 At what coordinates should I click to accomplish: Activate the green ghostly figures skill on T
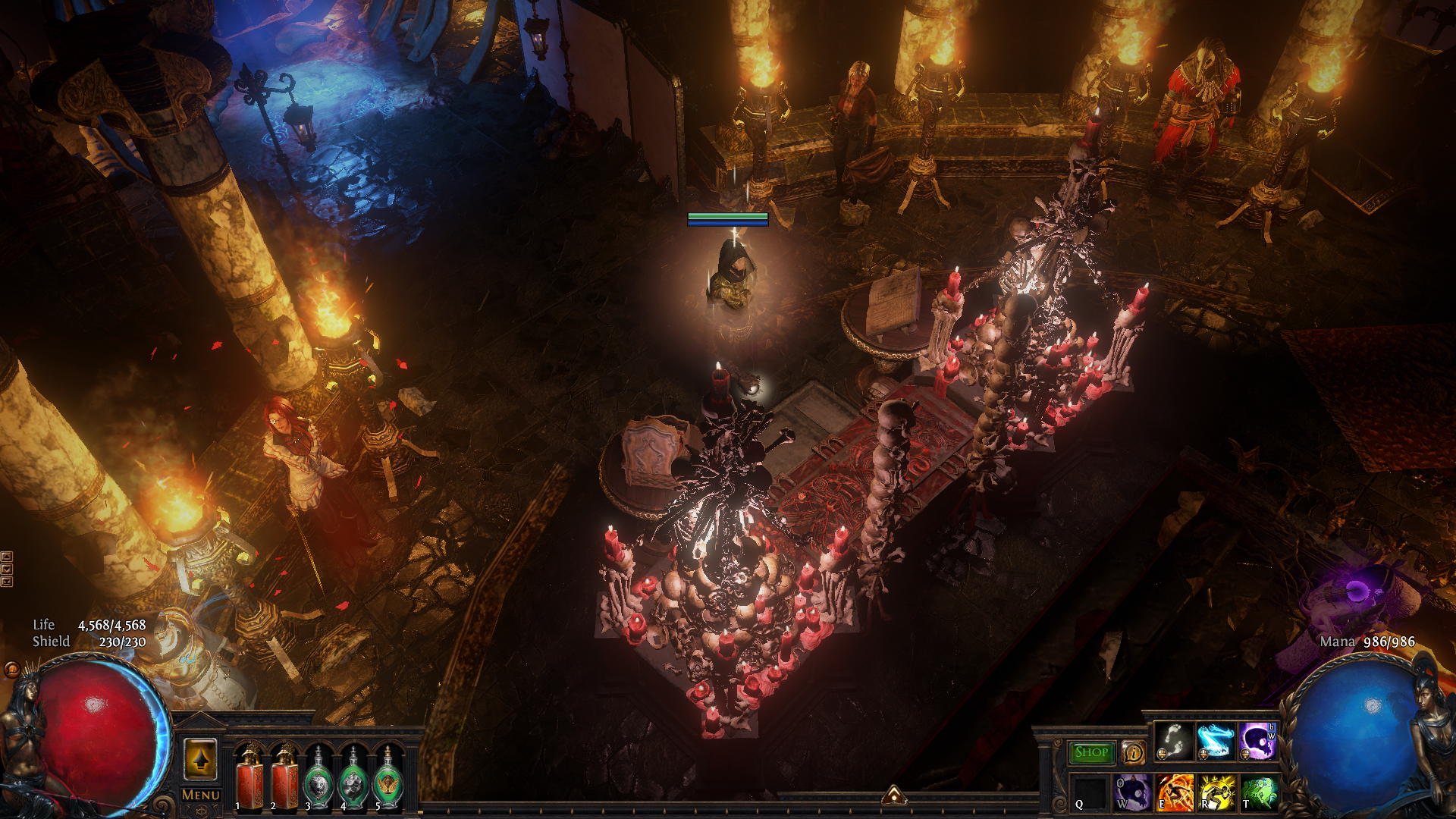[x=1257, y=792]
